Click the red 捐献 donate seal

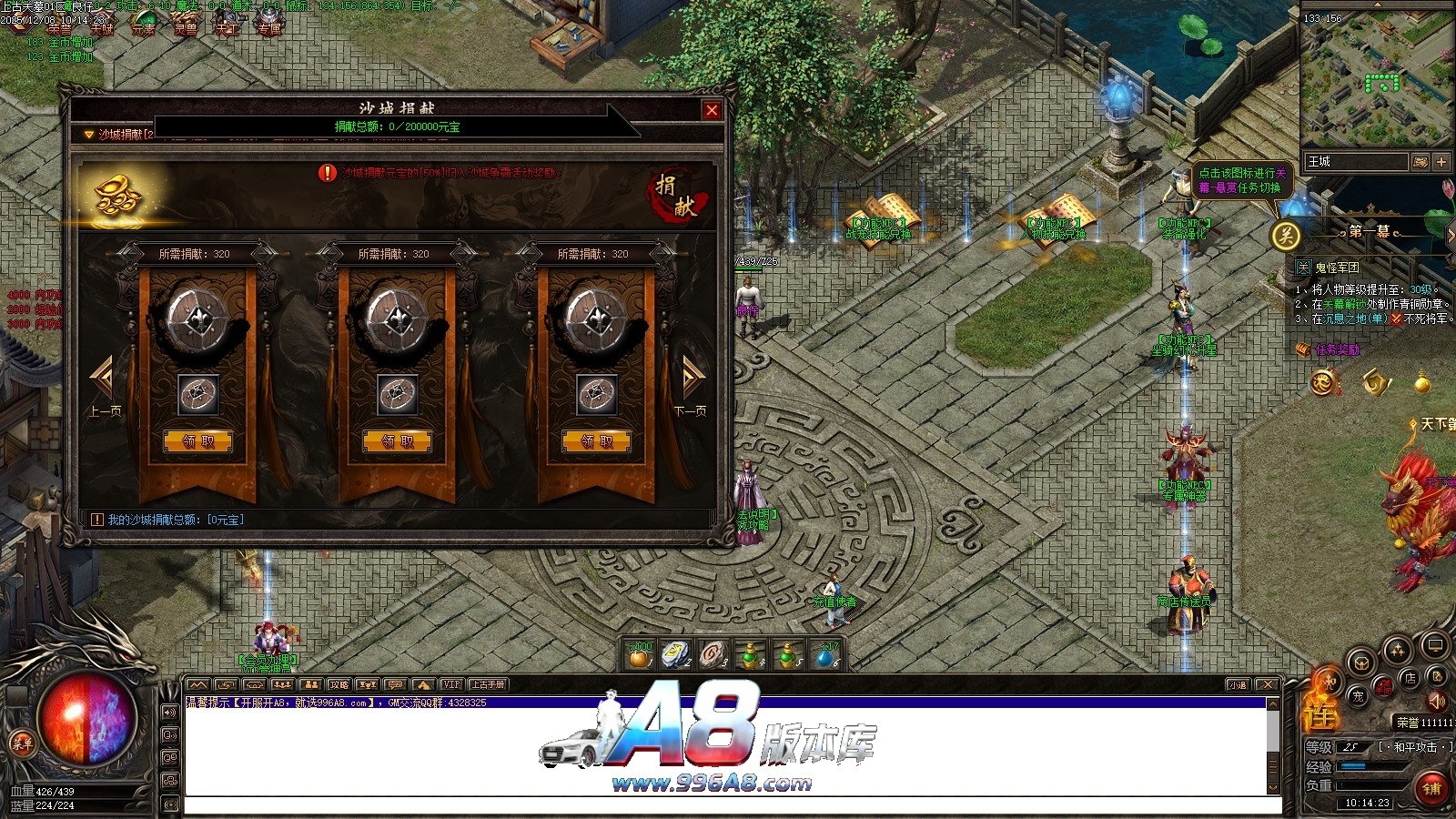coord(676,195)
